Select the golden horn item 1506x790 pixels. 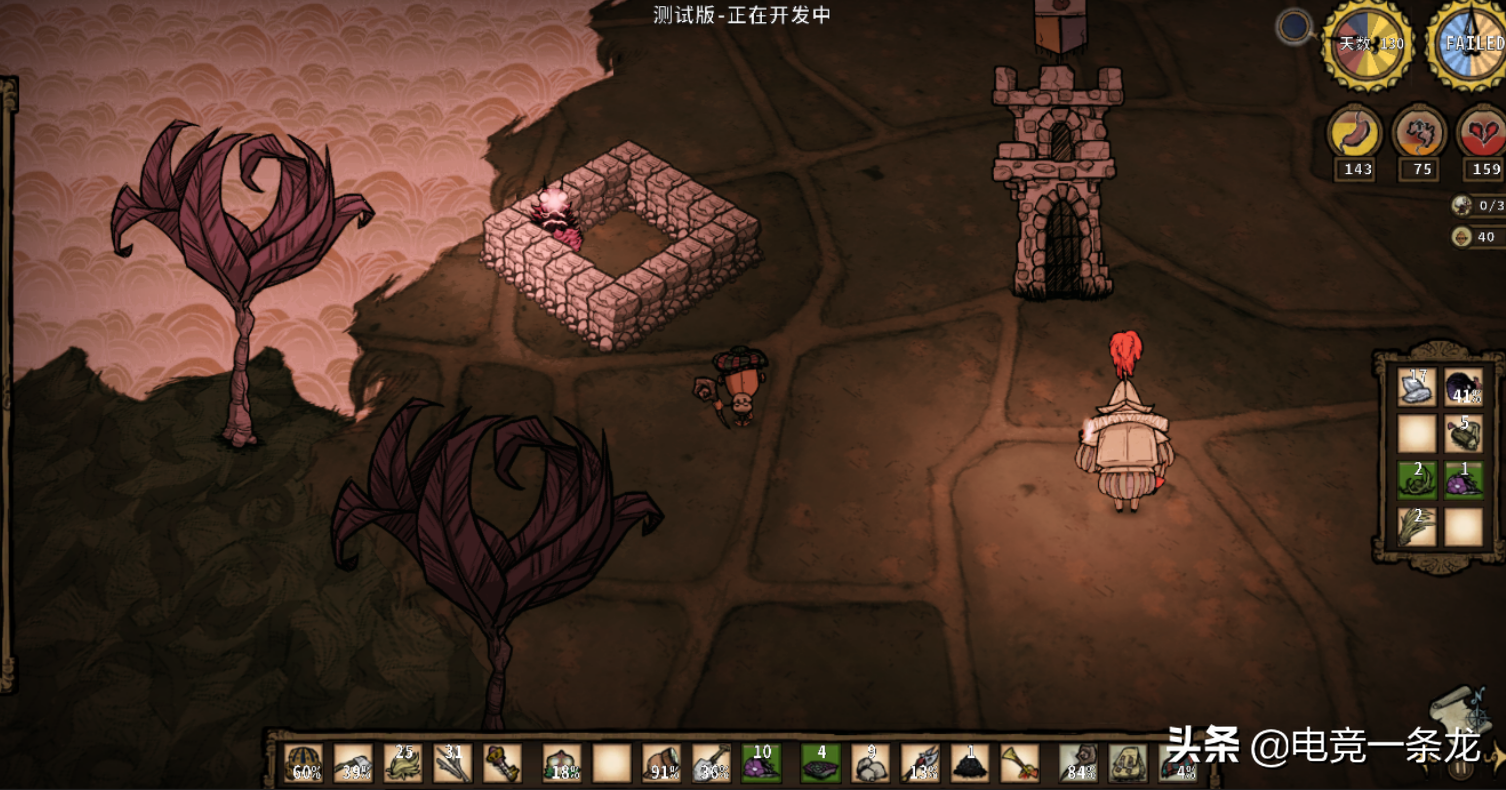click(1019, 763)
